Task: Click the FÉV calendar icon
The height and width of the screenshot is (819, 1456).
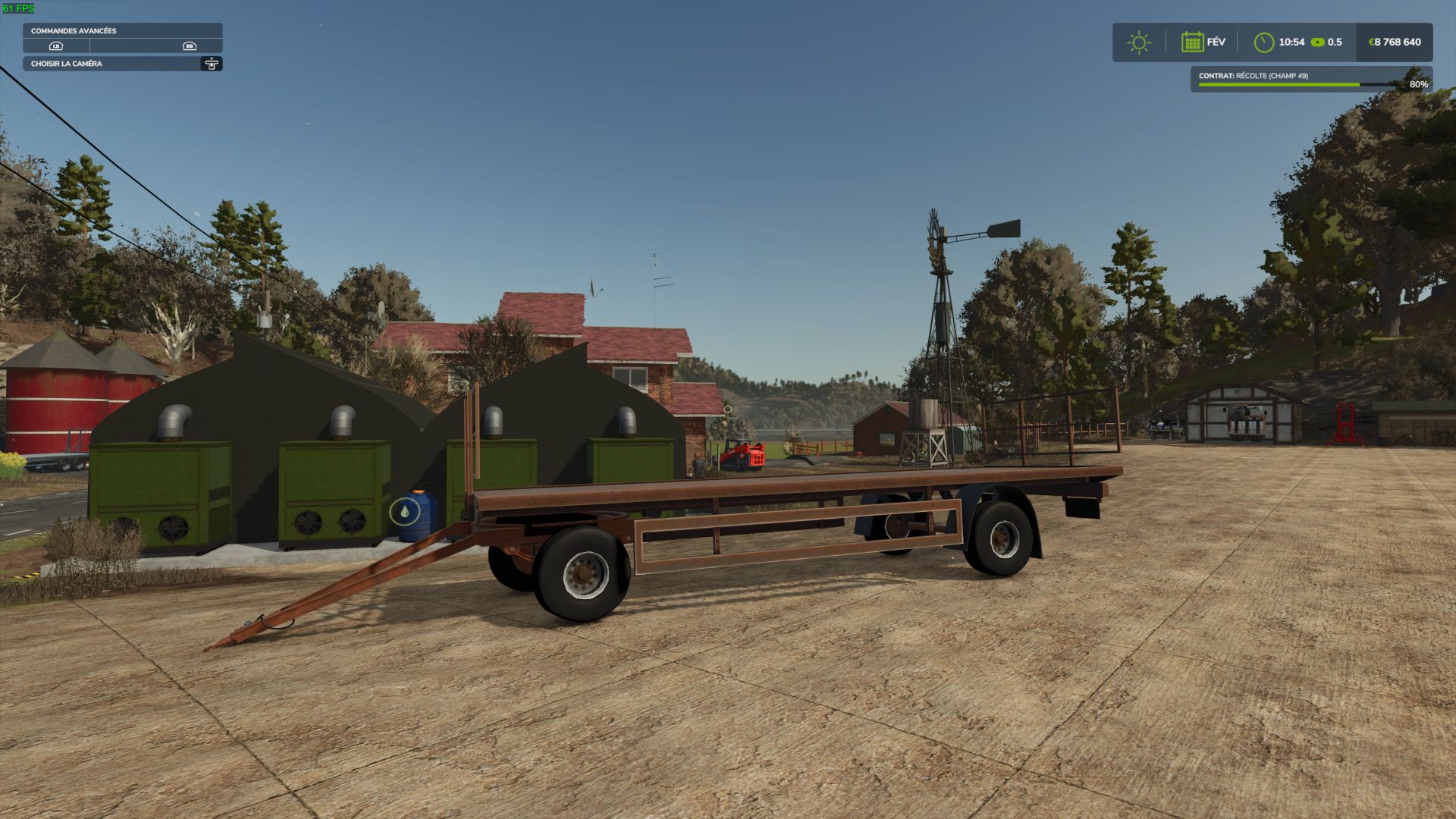Action: [x=1192, y=42]
